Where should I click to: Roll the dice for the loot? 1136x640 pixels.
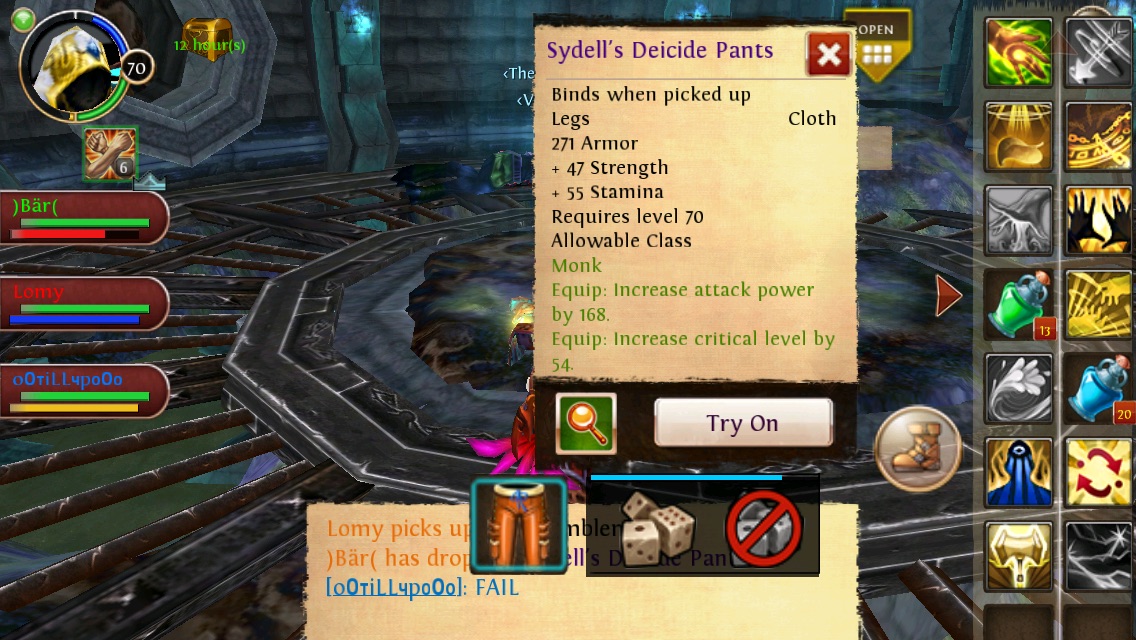pos(656,526)
